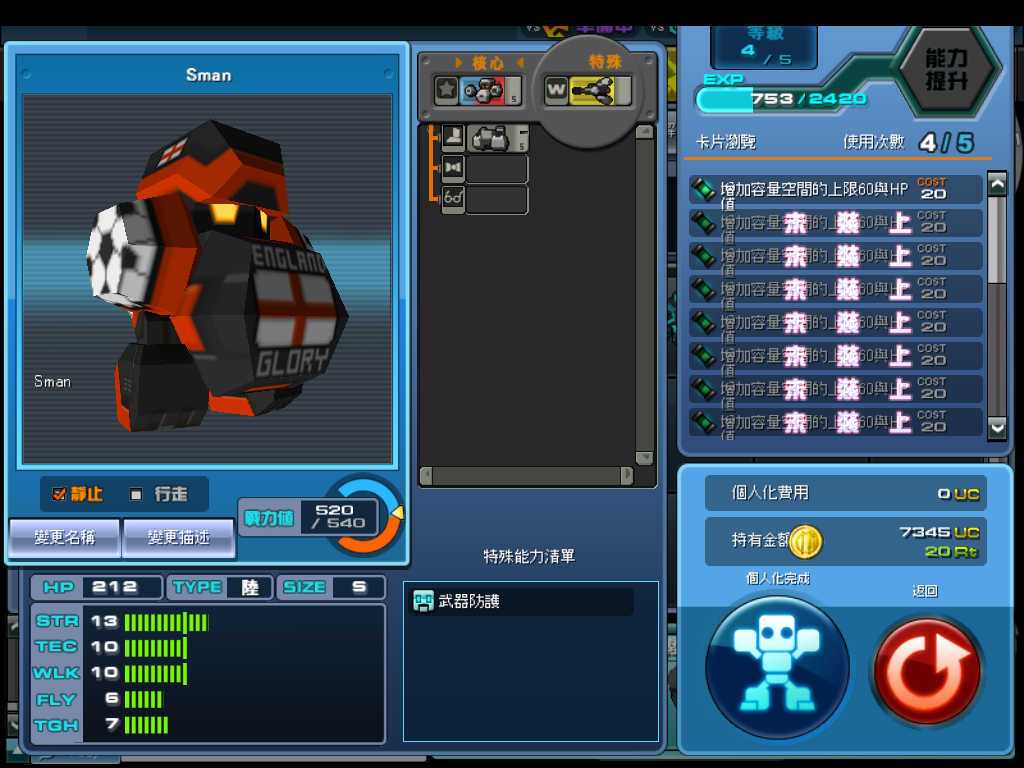
Task: Select the leg part slot in the parts tree
Action: point(485,138)
